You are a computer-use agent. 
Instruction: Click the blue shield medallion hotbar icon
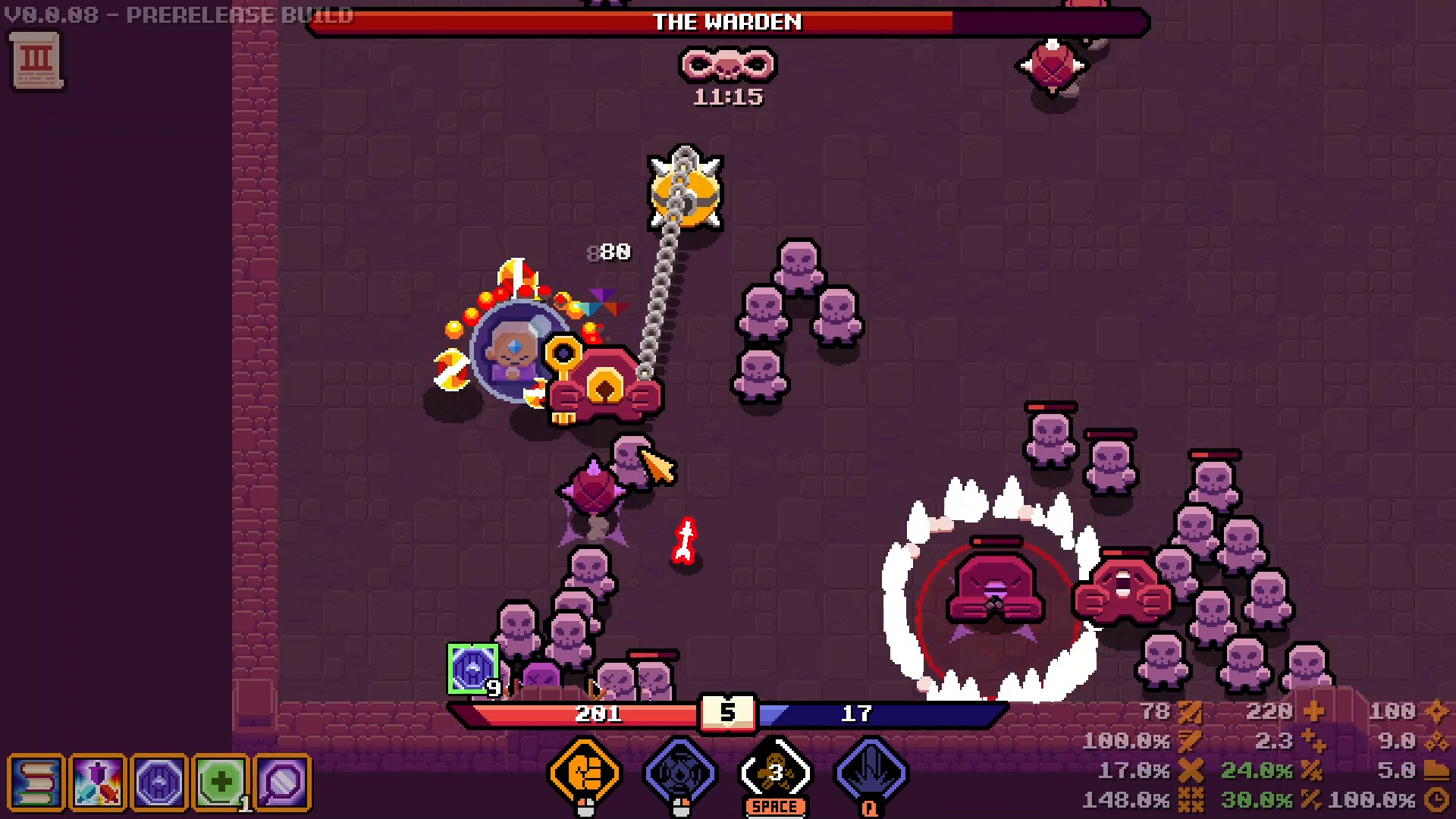159,783
